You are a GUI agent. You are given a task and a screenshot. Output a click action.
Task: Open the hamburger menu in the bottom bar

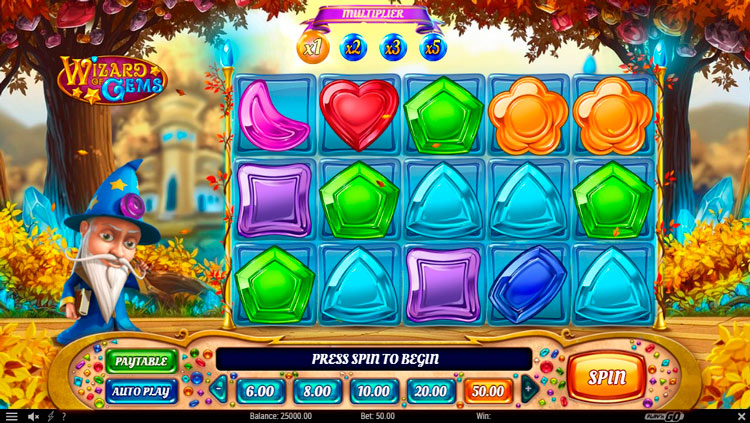point(11,416)
